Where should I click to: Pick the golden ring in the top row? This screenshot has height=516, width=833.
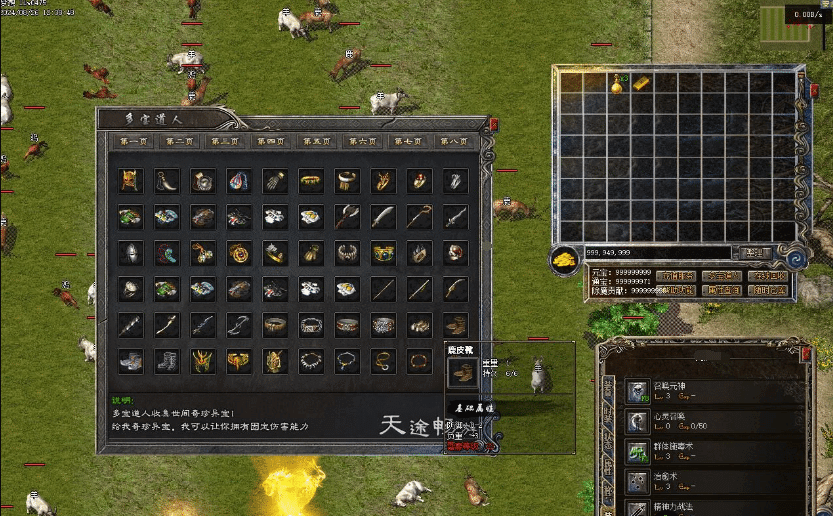(x=310, y=181)
